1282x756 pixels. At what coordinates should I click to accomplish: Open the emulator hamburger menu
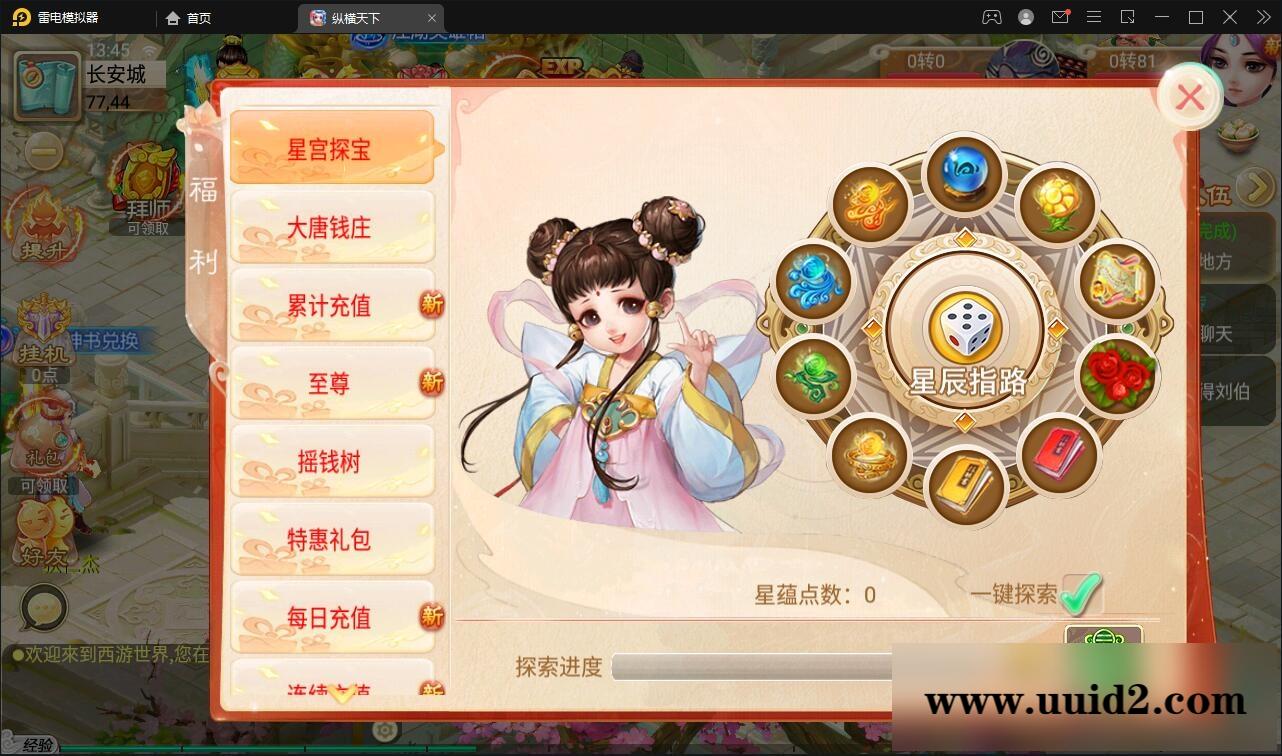[1094, 17]
